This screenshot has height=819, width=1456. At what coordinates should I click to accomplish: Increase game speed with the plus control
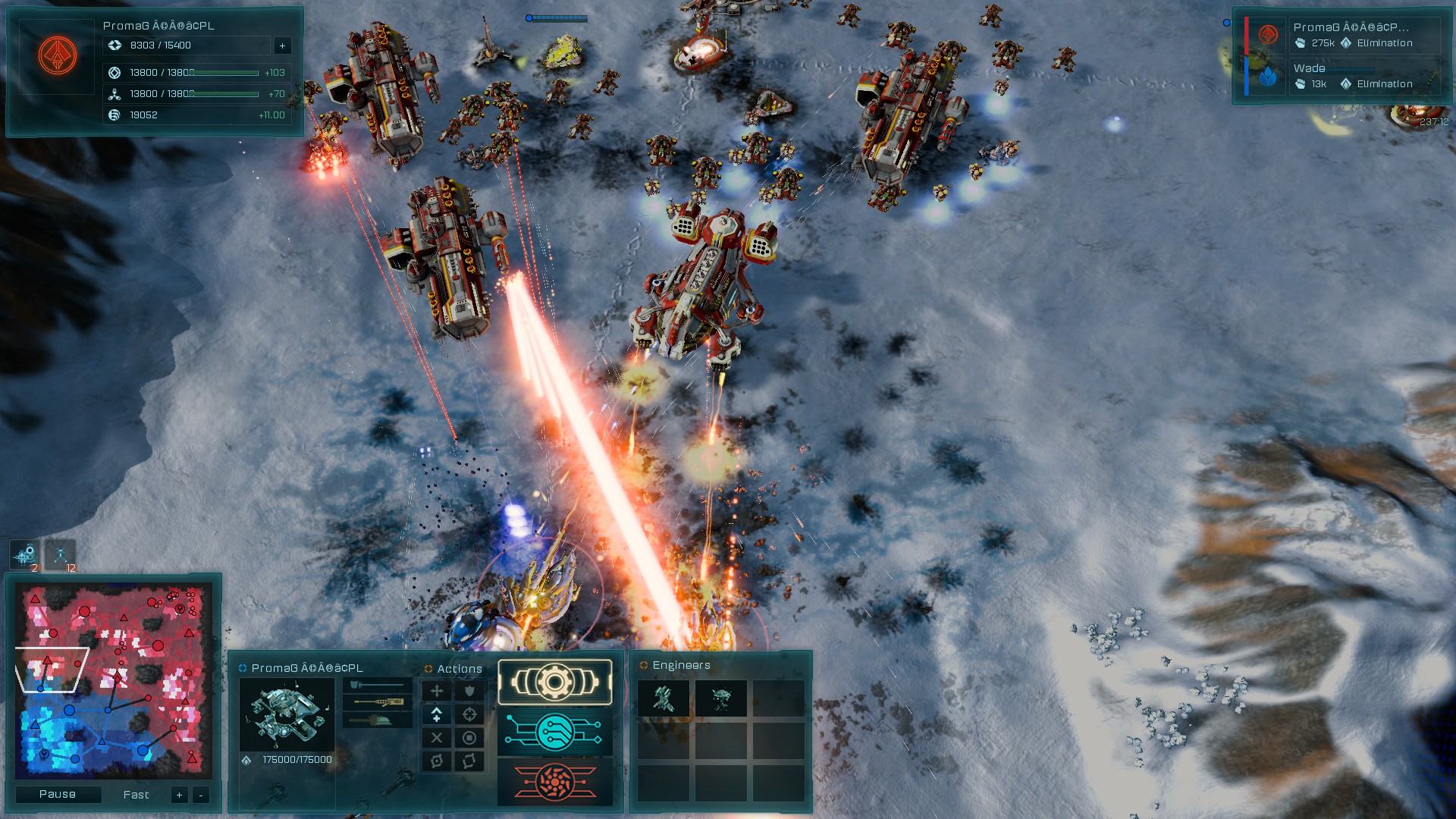pos(179,795)
